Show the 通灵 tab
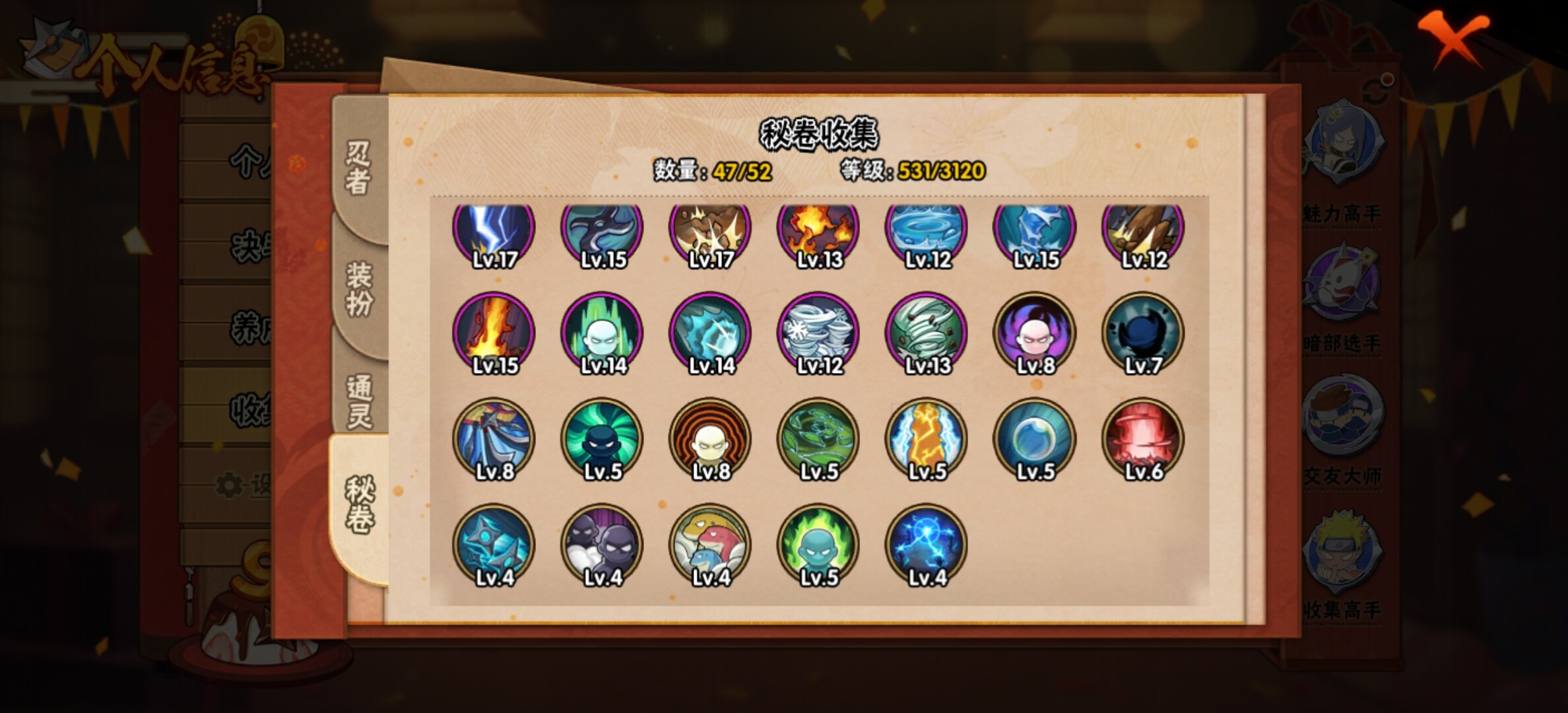 360,400
